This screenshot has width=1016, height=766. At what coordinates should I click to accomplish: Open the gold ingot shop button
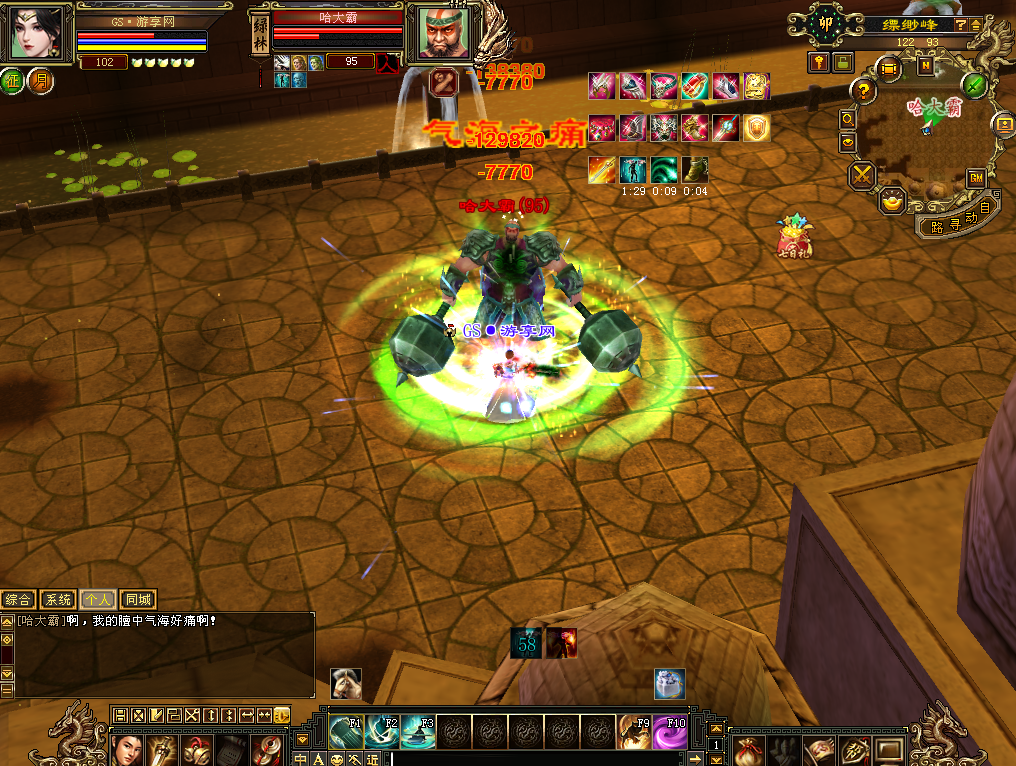click(x=891, y=201)
